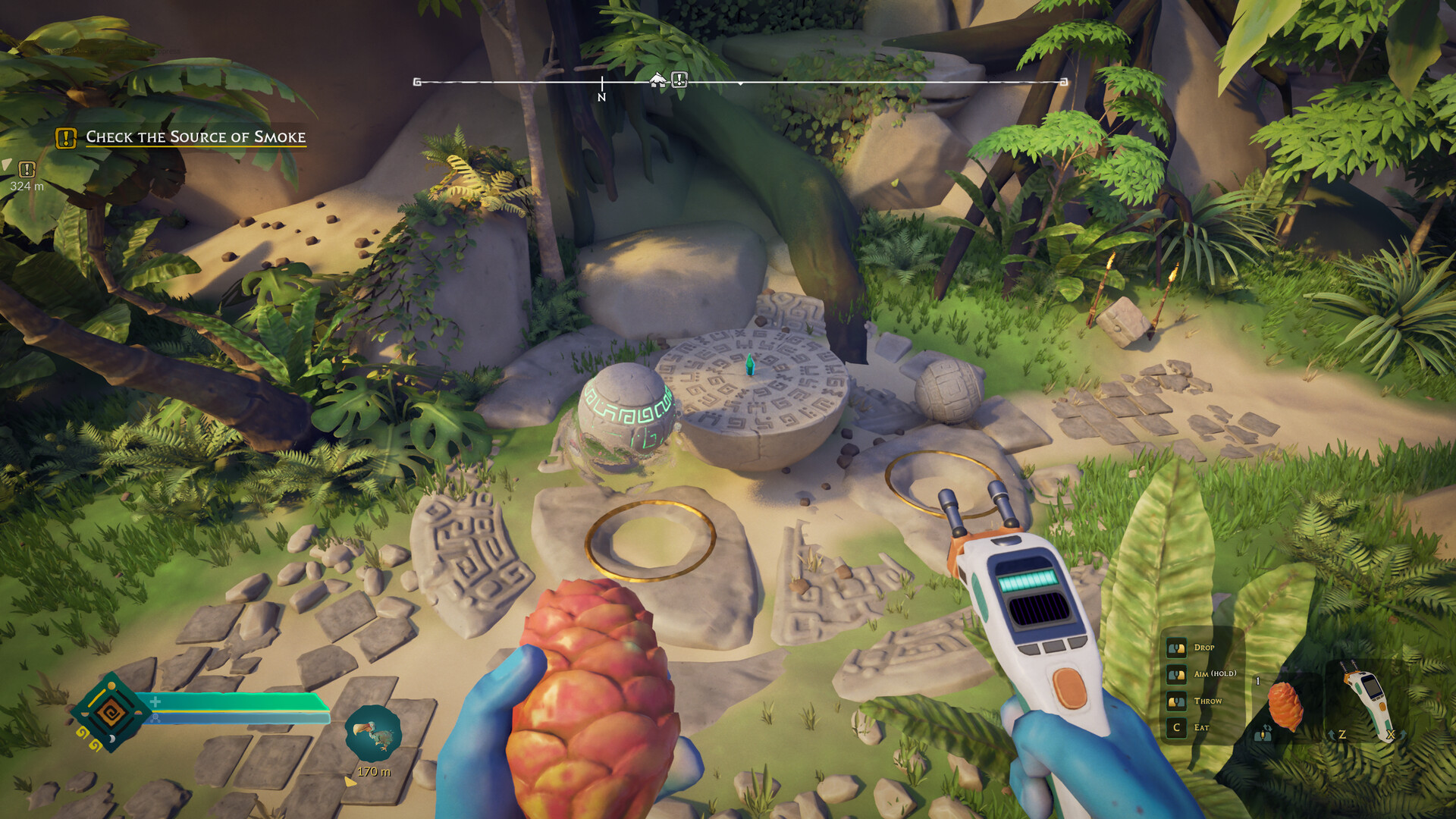Screen dimensions: 1456x819
Task: Click the hands swap icon under the pinecone slot
Action: (x=1263, y=734)
